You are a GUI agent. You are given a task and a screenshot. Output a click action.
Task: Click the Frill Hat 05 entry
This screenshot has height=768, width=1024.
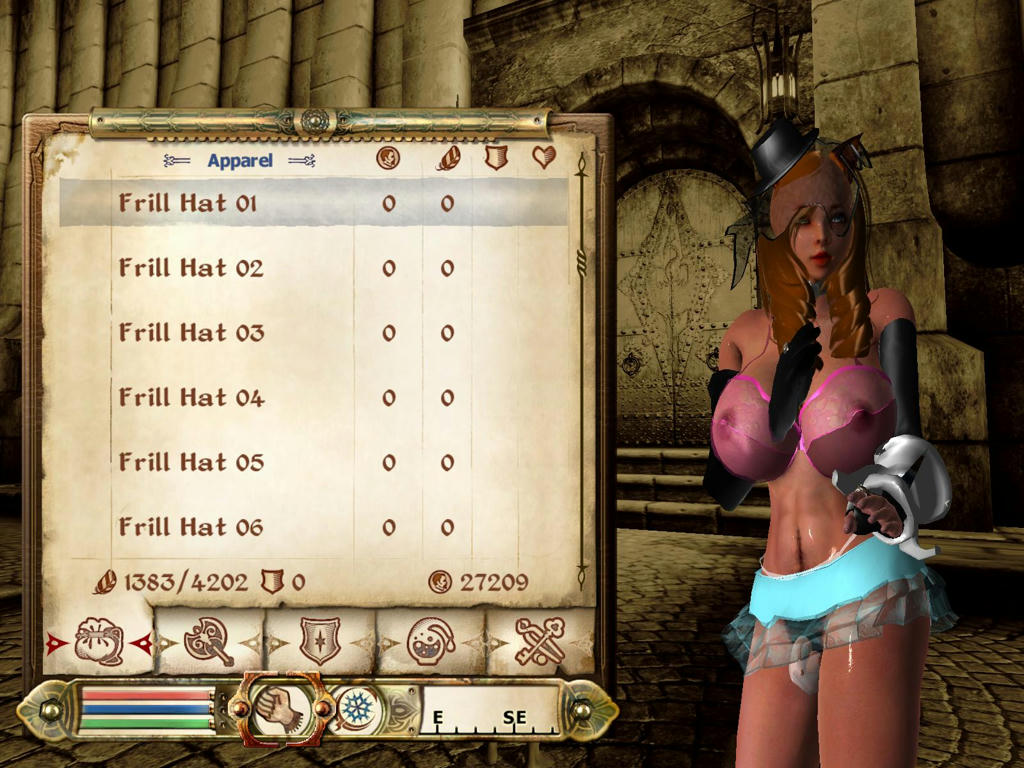pyautogui.click(x=191, y=462)
